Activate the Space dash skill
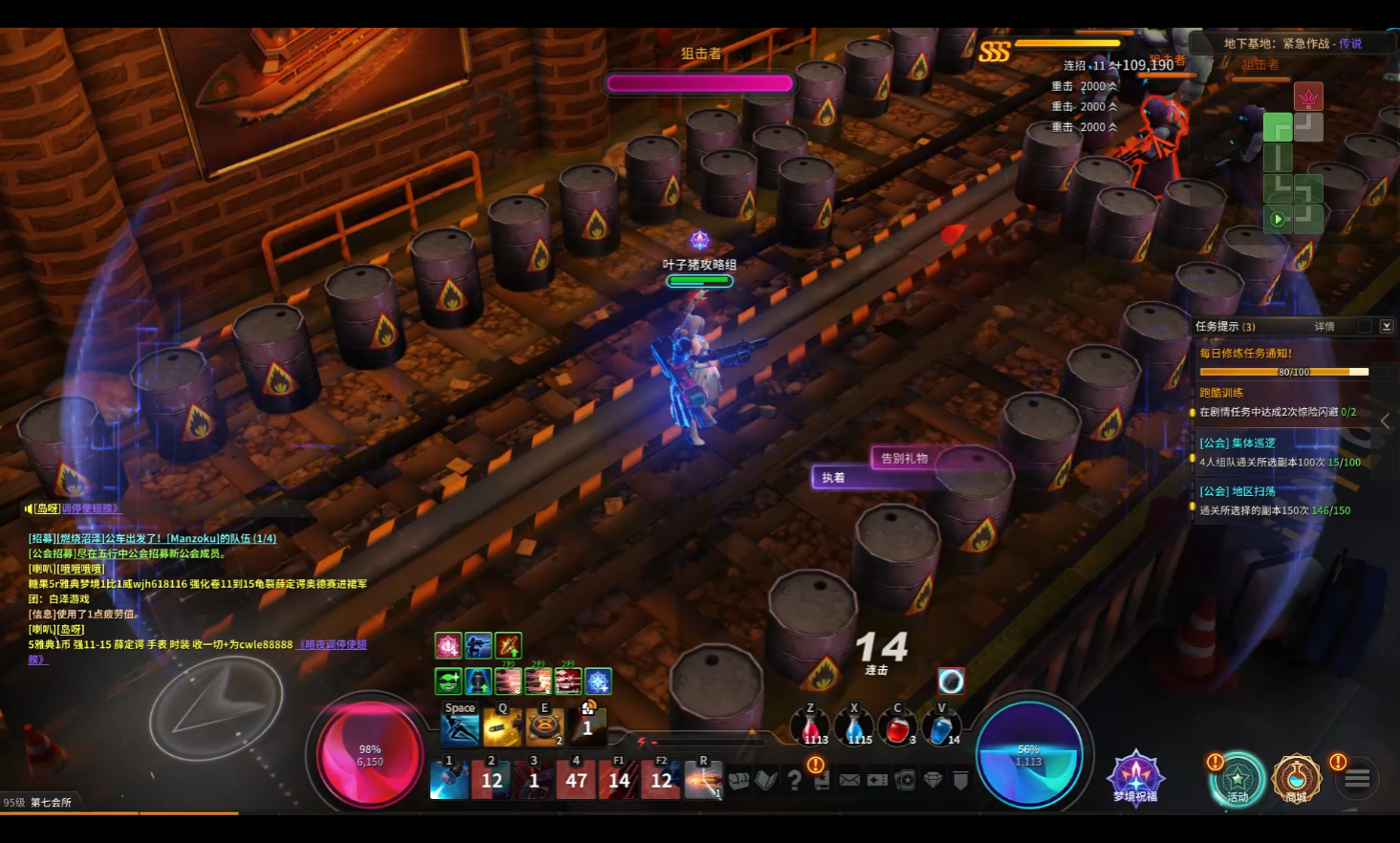 click(x=460, y=728)
